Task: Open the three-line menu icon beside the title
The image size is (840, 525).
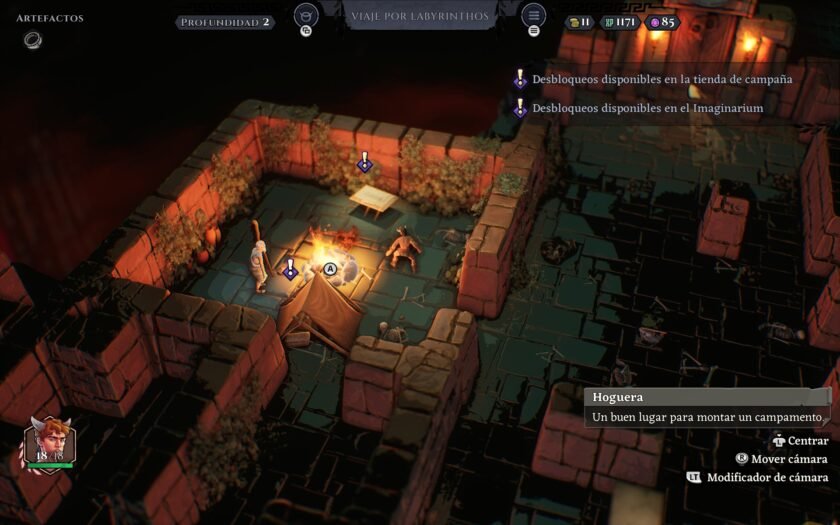Action: [x=534, y=16]
